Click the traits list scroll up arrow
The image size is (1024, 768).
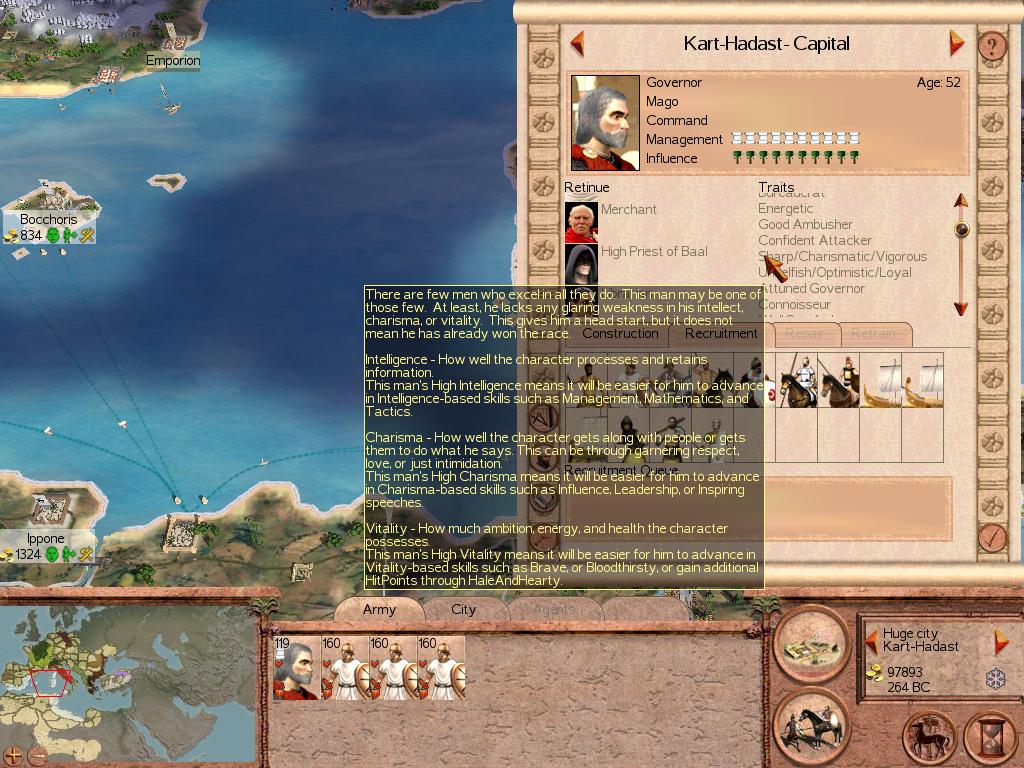coord(961,201)
